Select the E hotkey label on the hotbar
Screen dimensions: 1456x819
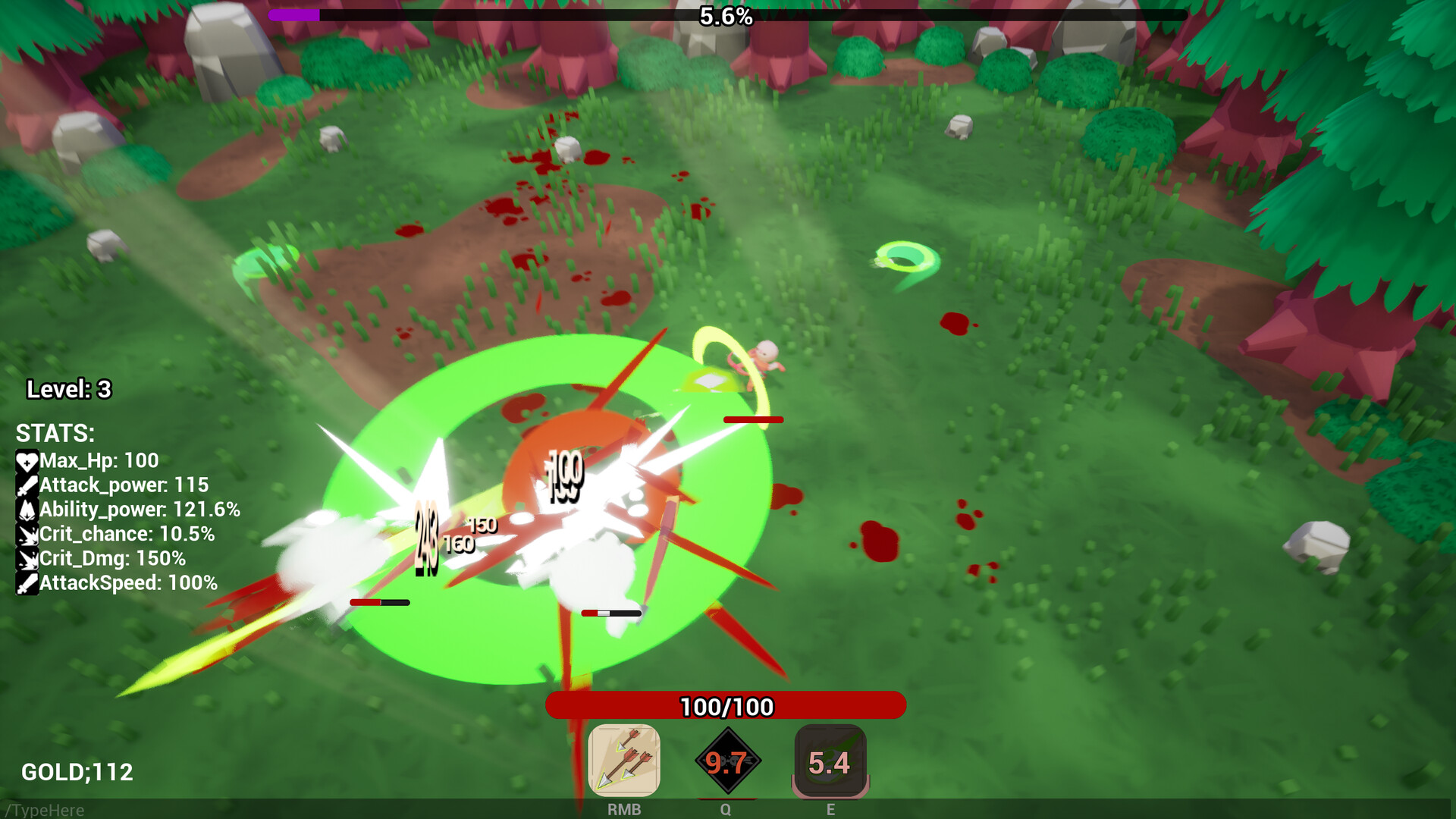tap(830, 809)
